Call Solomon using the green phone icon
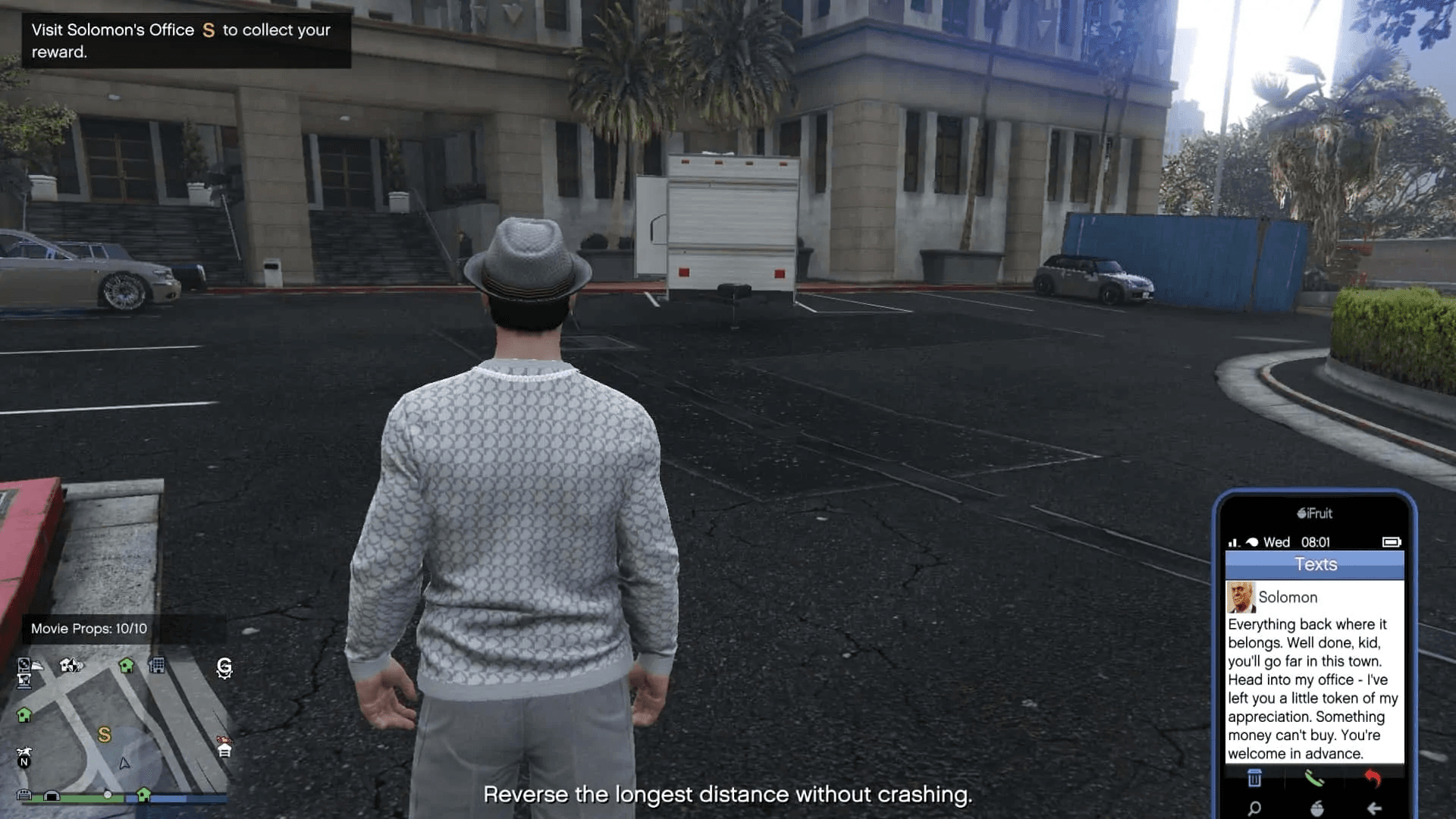This screenshot has width=1456, height=819. 1313,778
